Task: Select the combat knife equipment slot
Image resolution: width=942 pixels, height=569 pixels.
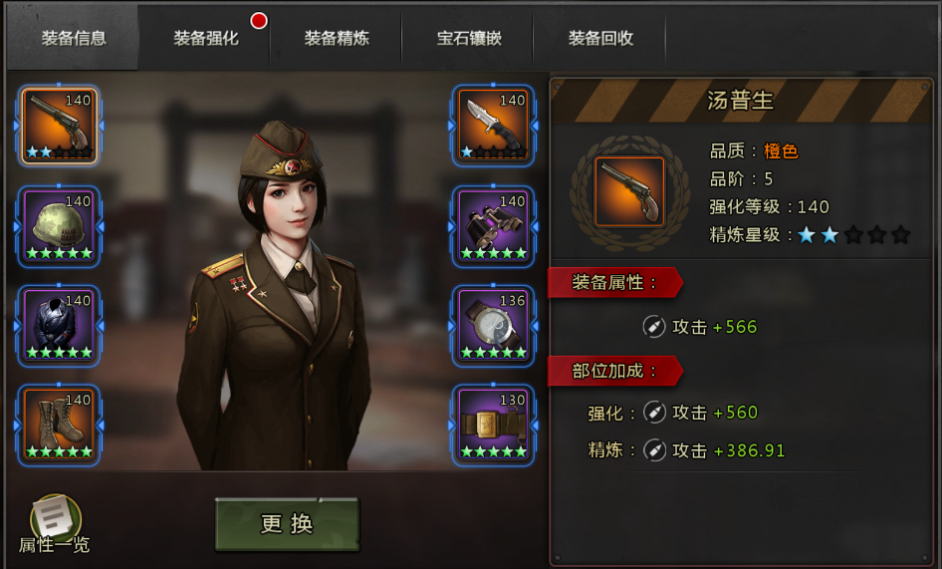Action: click(x=493, y=126)
